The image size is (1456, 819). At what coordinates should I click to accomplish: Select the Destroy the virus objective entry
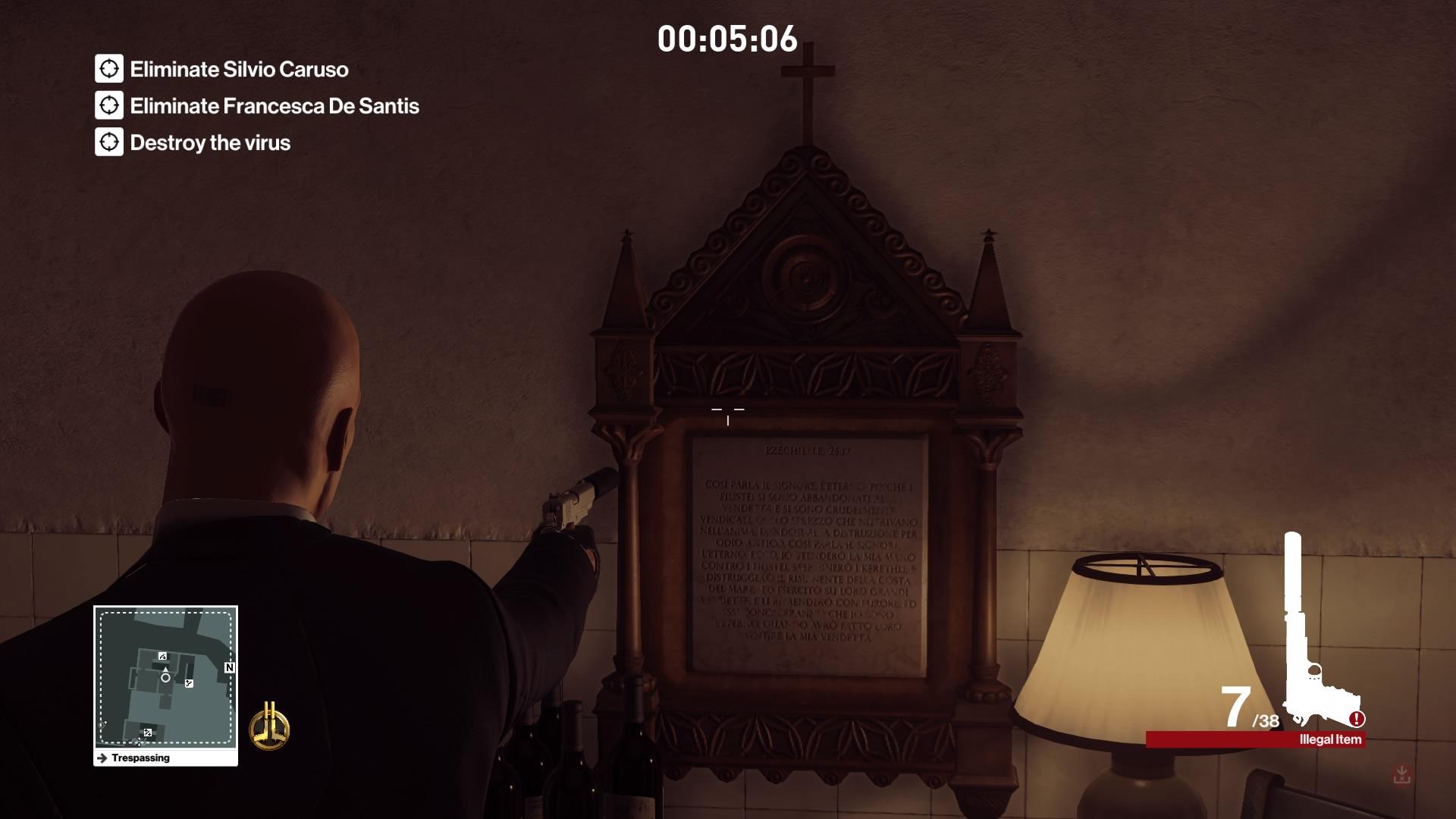click(x=211, y=142)
